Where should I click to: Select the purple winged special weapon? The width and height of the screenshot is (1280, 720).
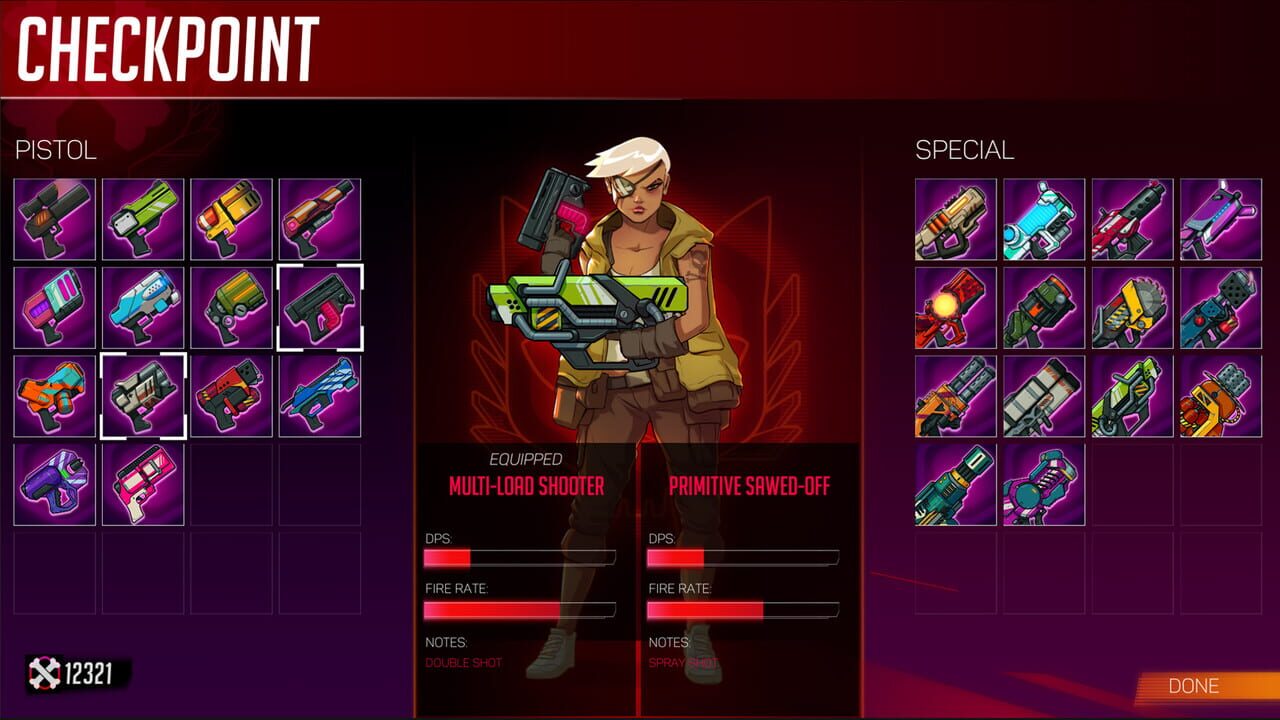tap(1220, 220)
